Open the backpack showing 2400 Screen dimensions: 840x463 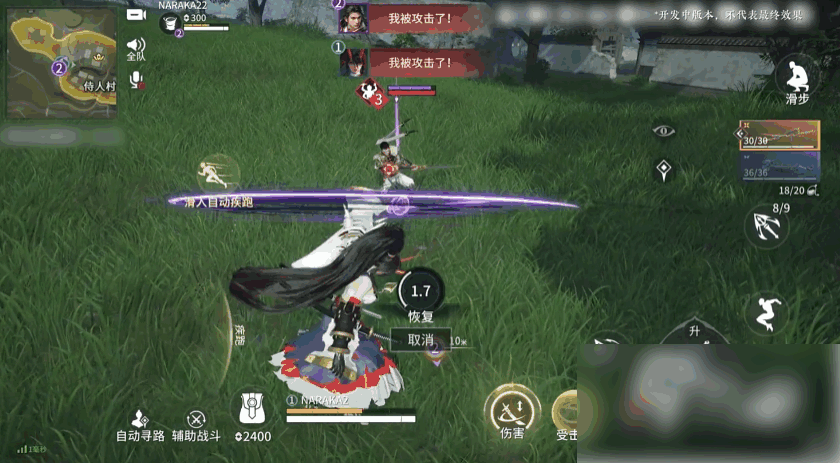click(251, 414)
